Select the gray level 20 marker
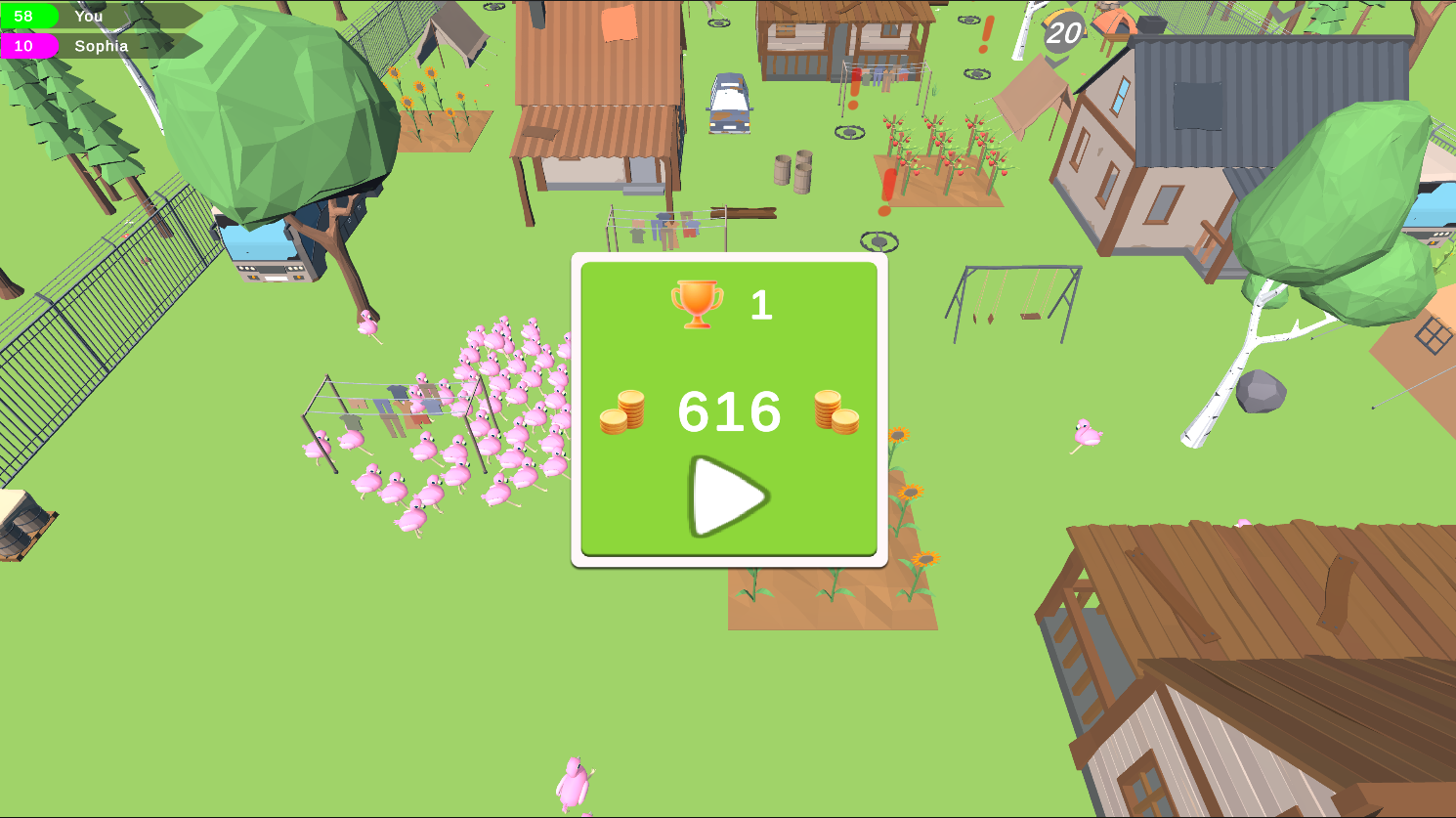The width and height of the screenshot is (1456, 818). point(1061,32)
